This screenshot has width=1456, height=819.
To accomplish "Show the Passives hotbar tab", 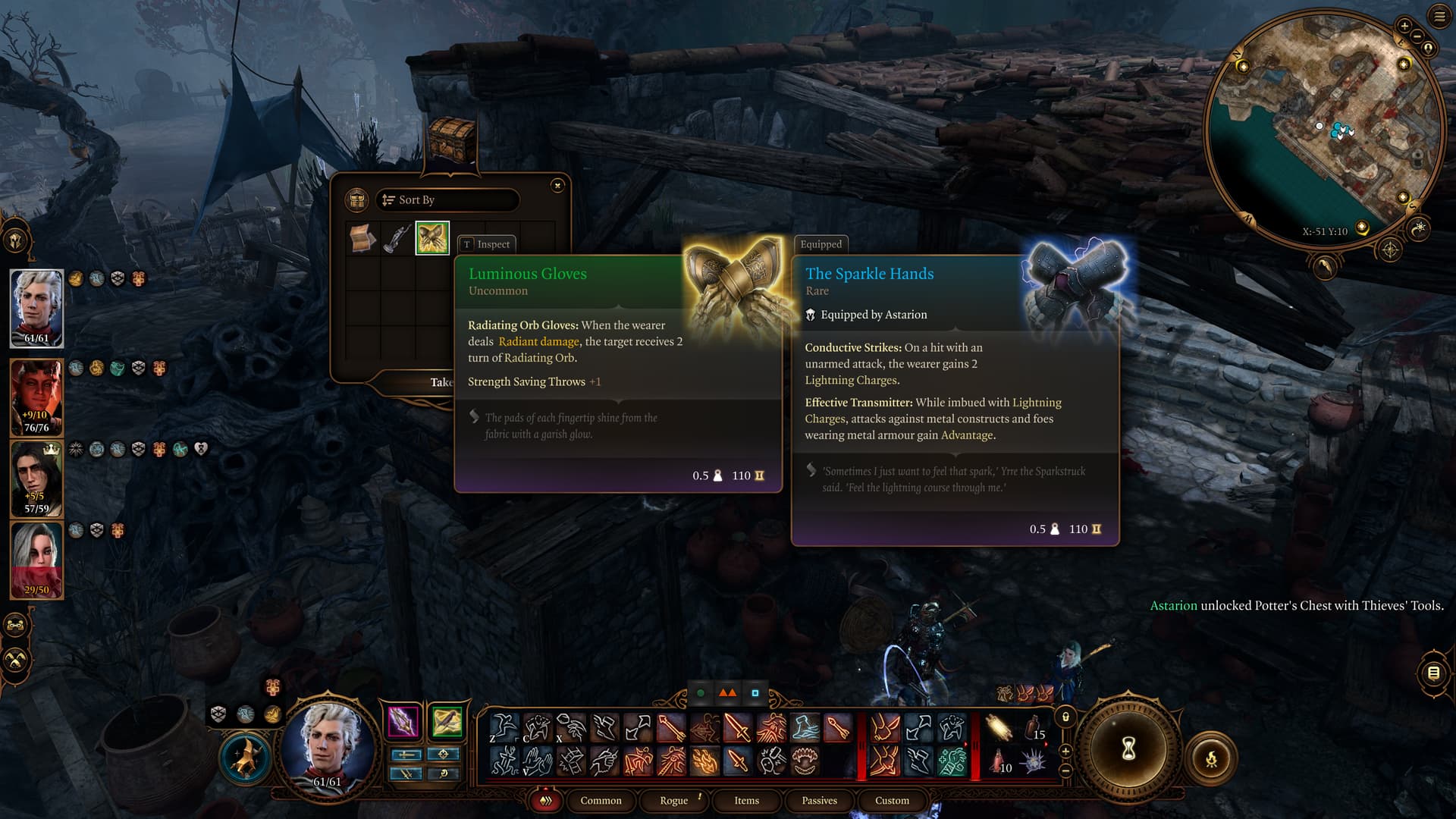I will [x=819, y=801].
